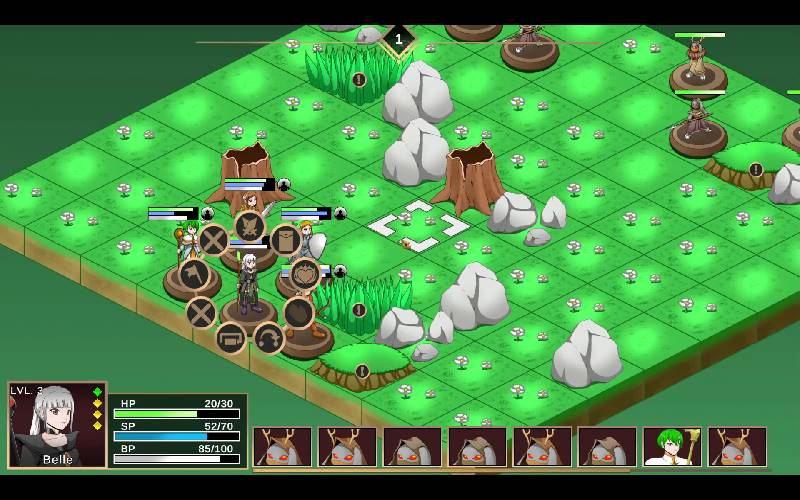Select the dark oval radial menu icon

tap(298, 312)
